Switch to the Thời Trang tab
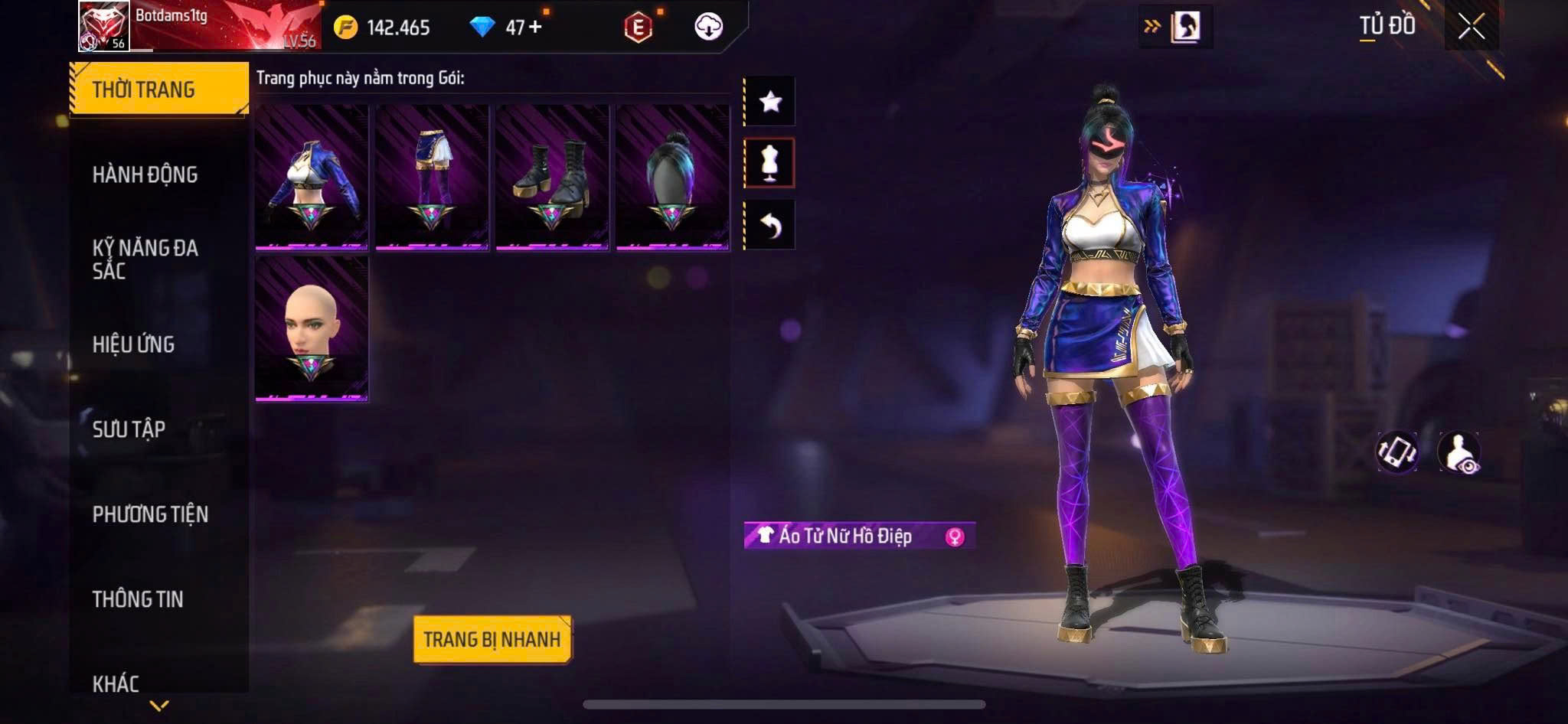This screenshot has height=724, width=1568. point(158,90)
